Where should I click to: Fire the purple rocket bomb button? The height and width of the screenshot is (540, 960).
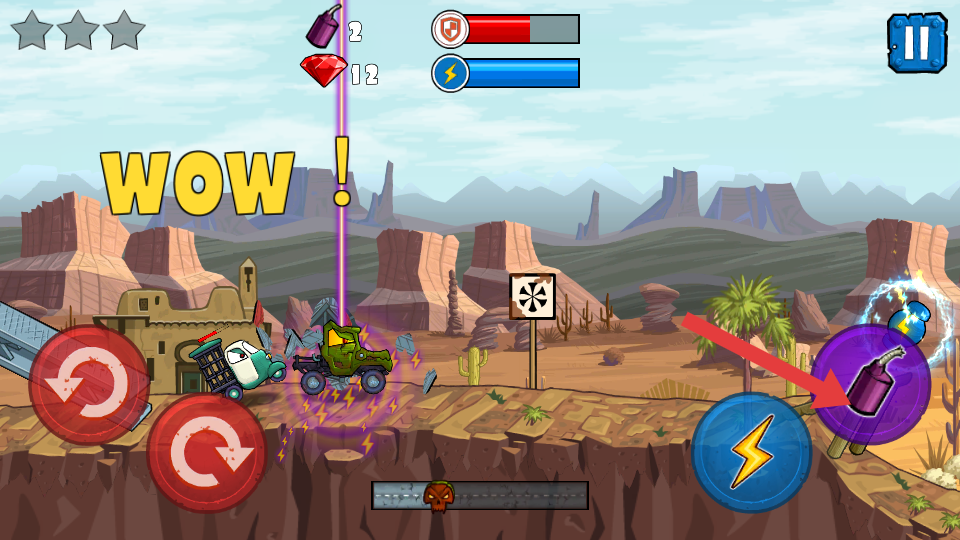click(x=871, y=384)
